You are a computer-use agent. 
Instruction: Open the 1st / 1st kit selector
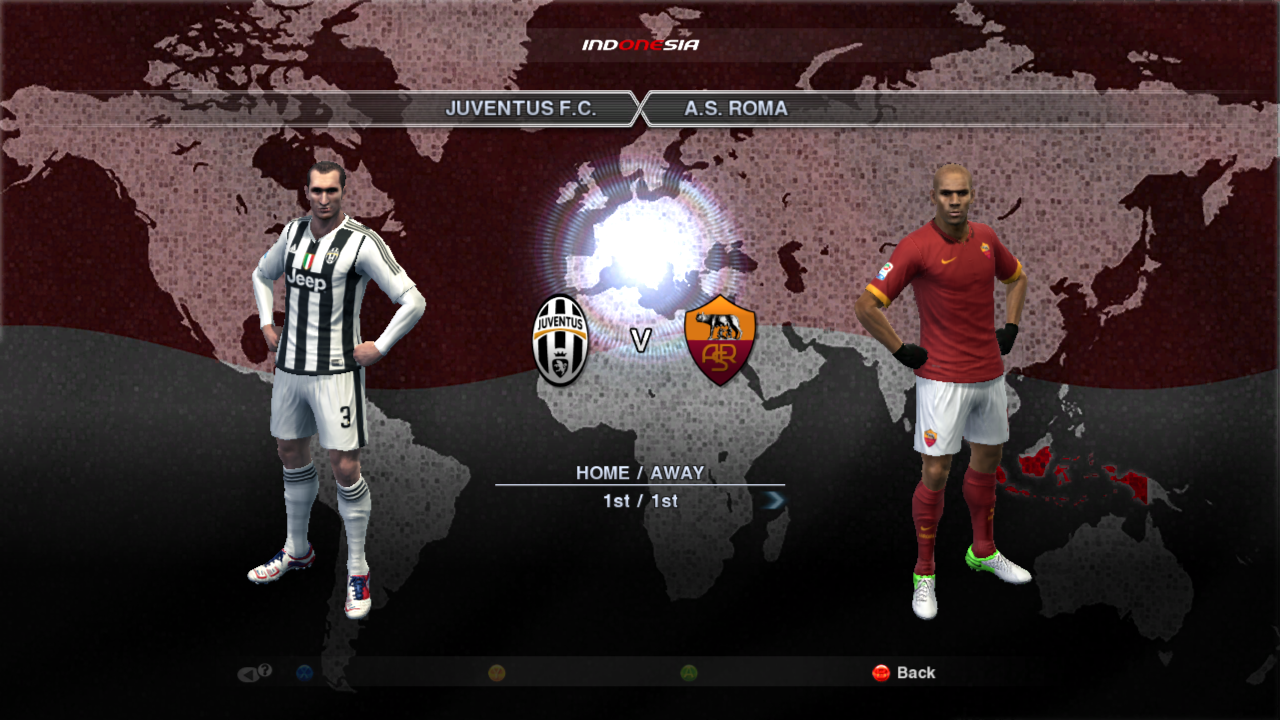point(640,502)
